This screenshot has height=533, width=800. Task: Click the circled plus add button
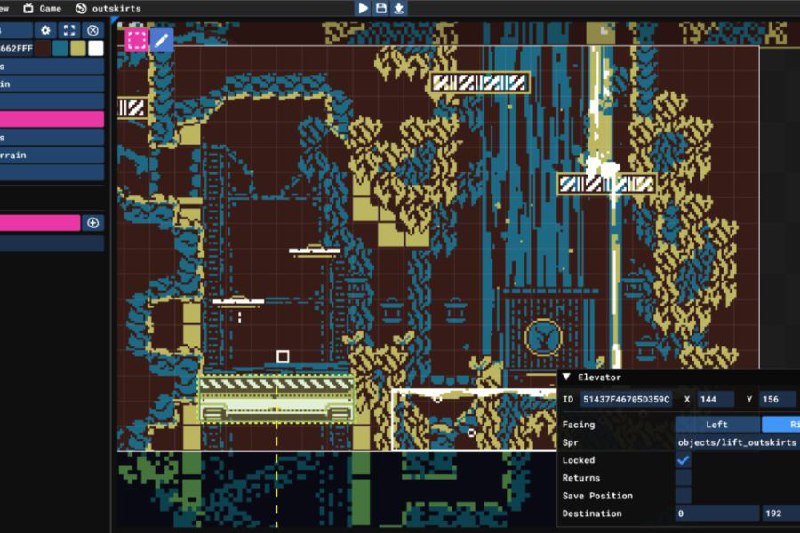click(x=93, y=223)
